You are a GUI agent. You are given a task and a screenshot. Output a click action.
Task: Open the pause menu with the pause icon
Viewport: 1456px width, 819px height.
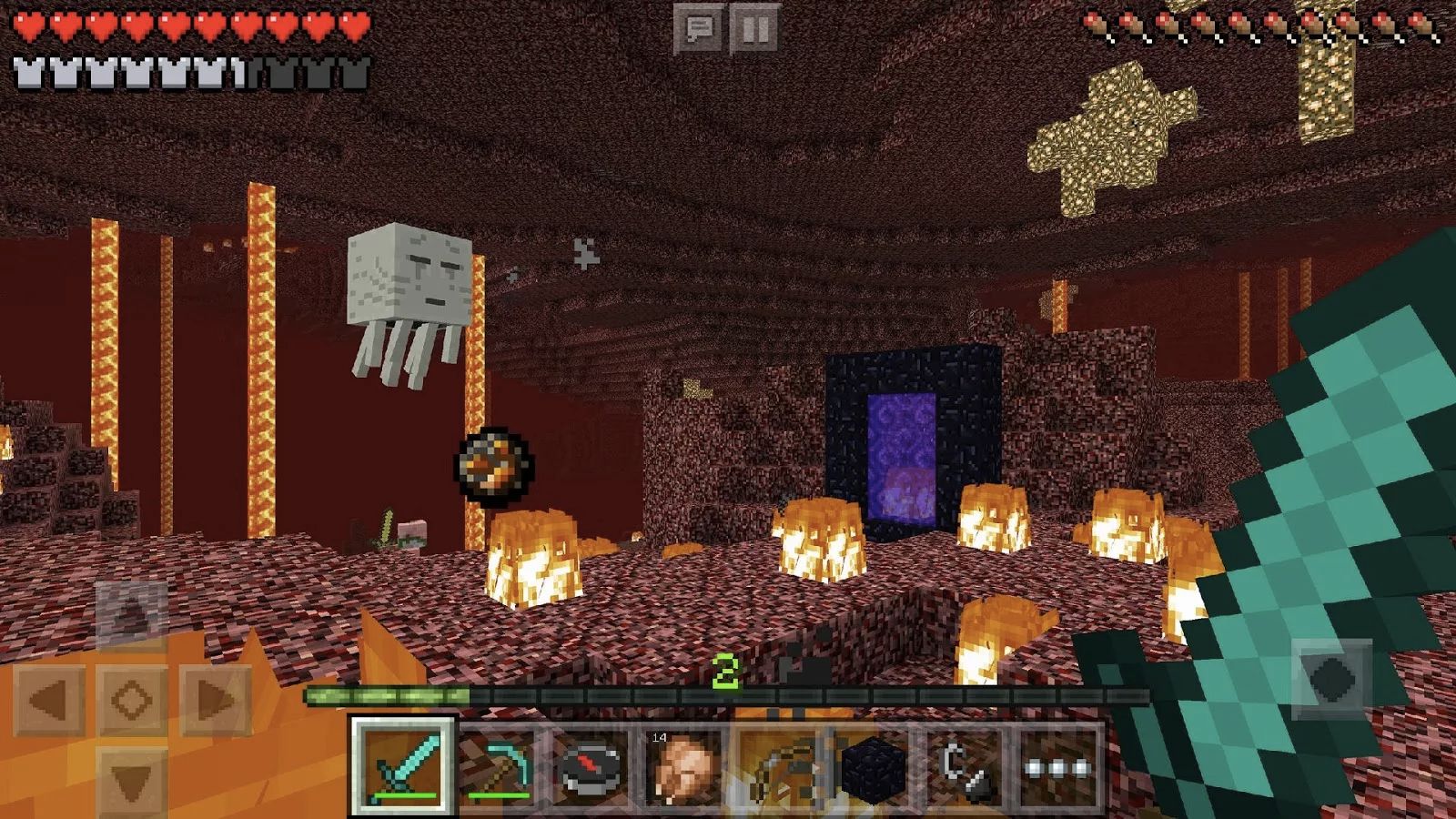(752, 25)
